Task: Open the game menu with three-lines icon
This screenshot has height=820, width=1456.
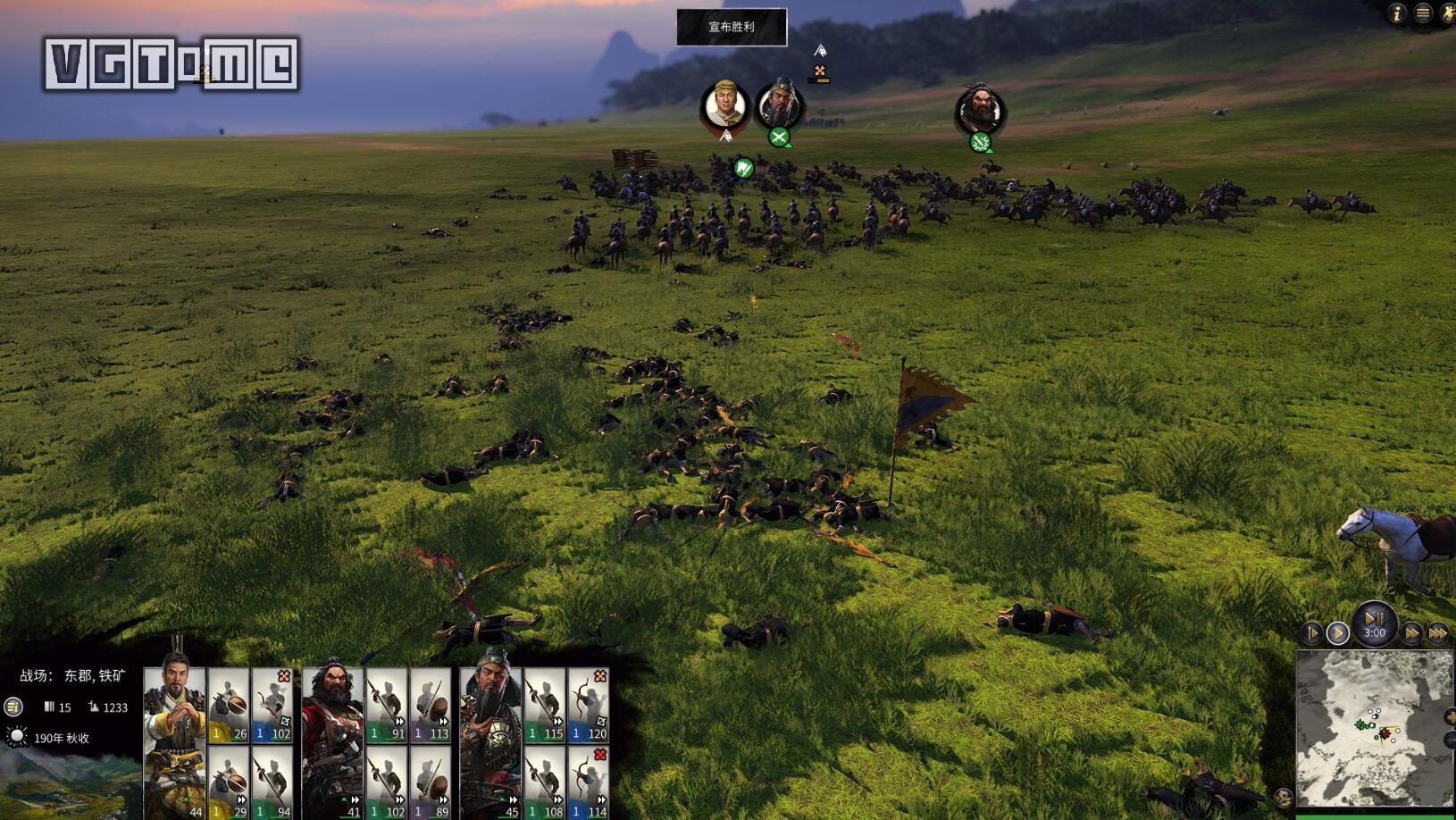Action: point(1423,13)
